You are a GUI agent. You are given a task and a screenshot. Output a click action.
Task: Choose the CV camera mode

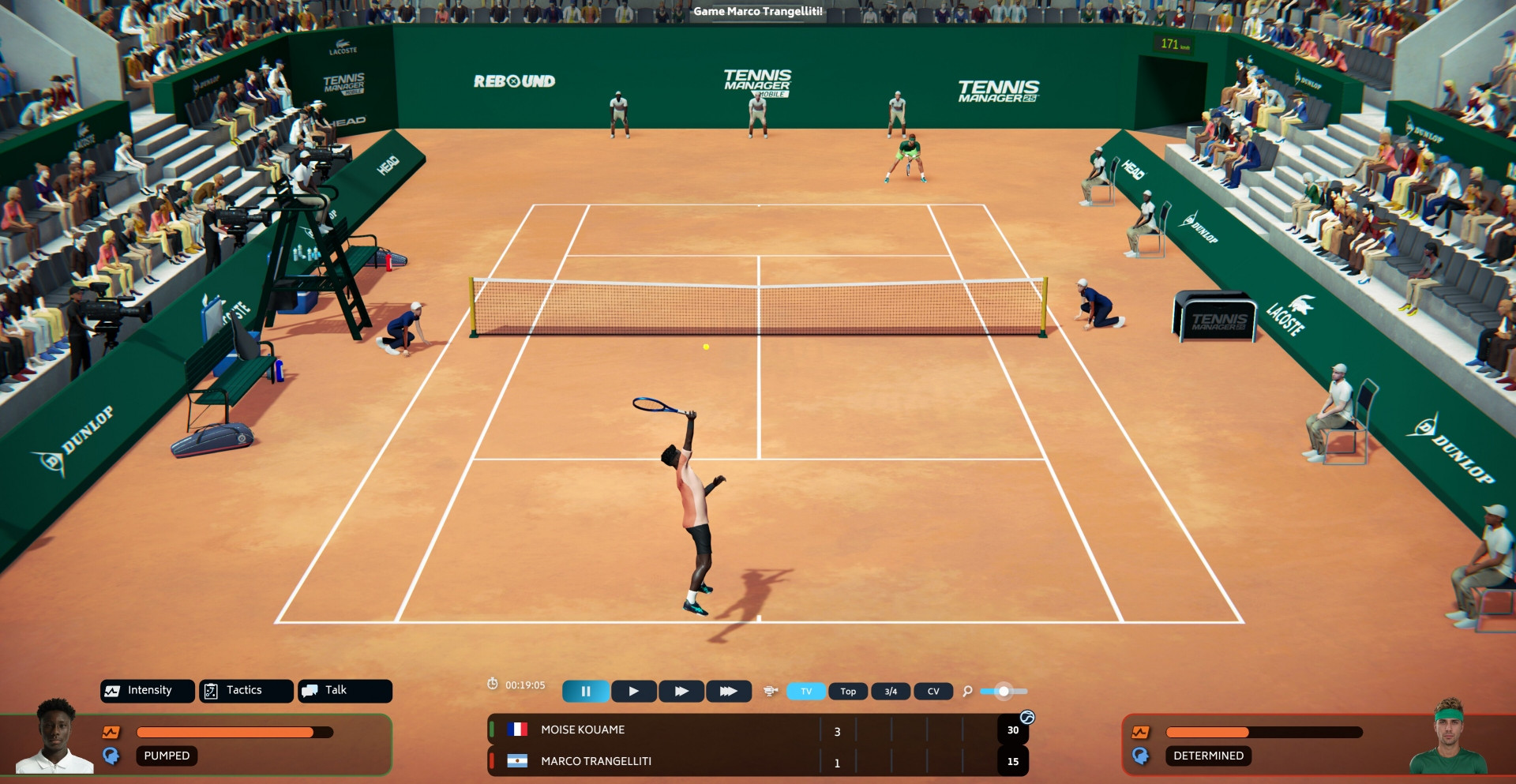933,692
